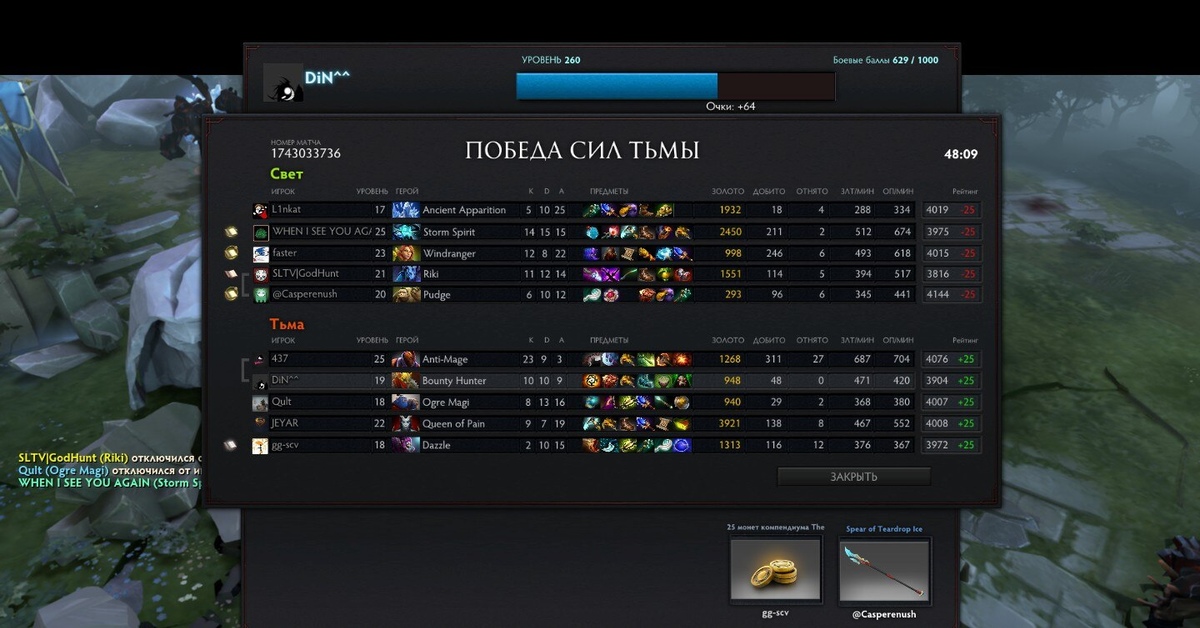Choose the Ogre Magi hero portrait
Screen dimensions: 1200x628
[x=406, y=402]
